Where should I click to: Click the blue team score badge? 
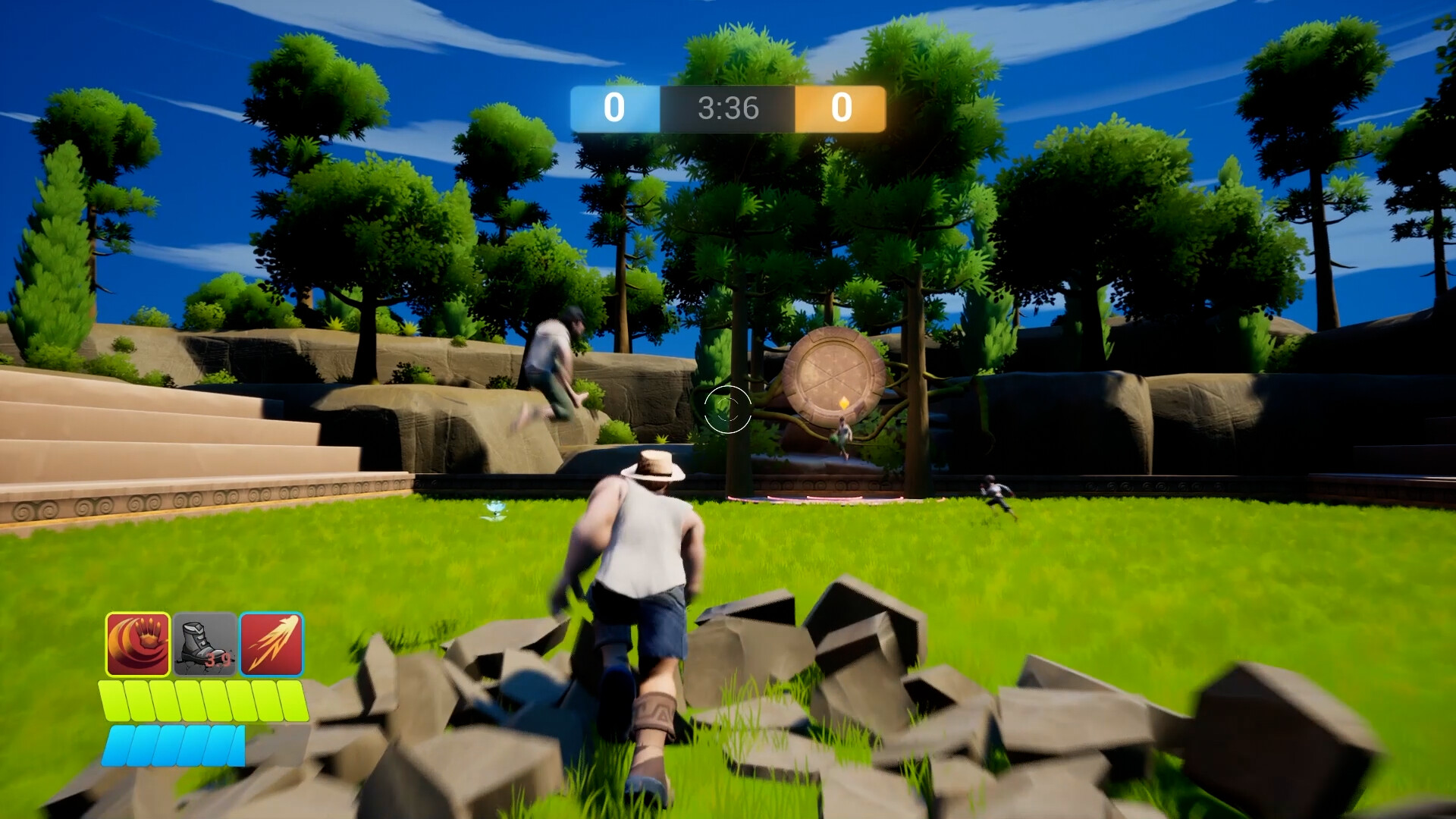pyautogui.click(x=614, y=108)
